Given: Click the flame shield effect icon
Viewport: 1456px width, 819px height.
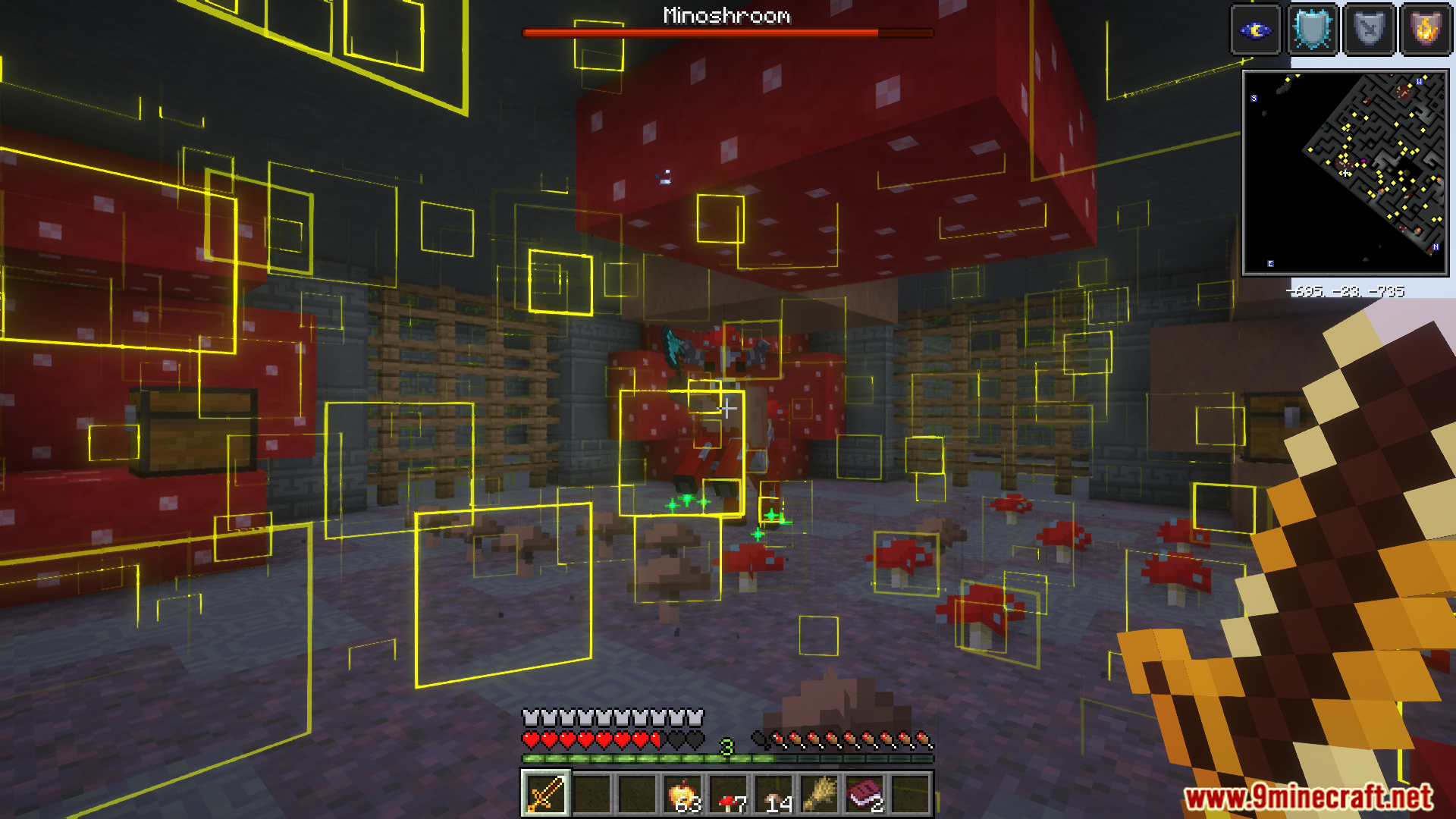Looking at the screenshot, I should tap(1426, 30).
